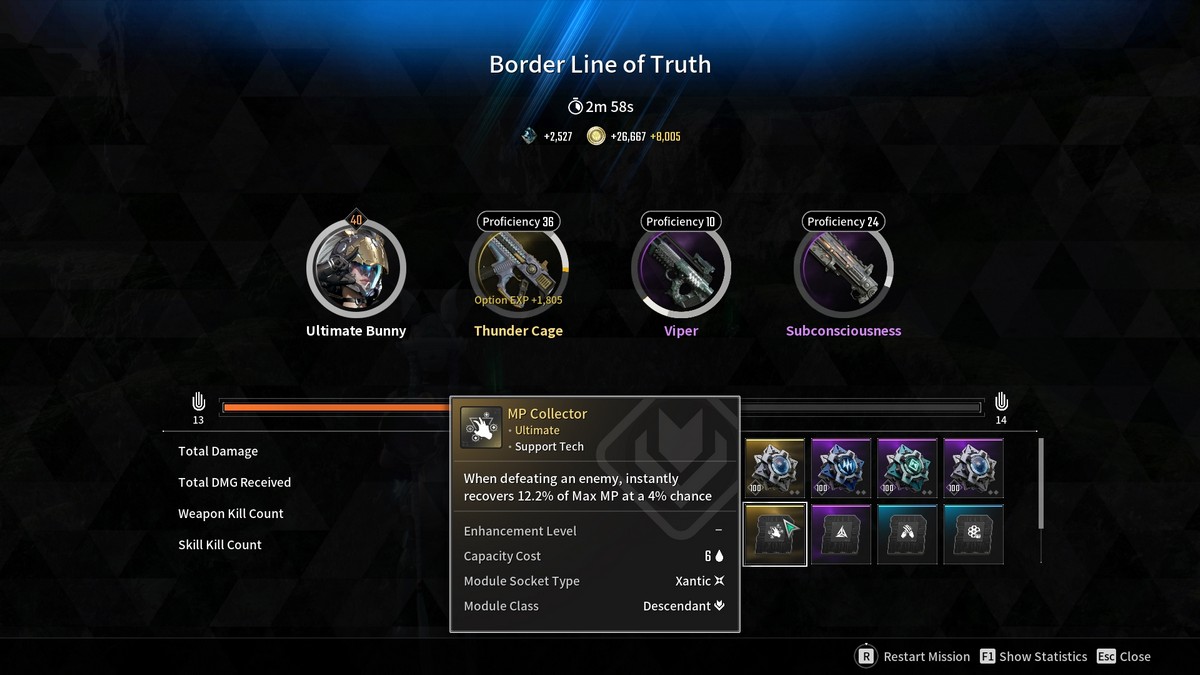This screenshot has height=675, width=1200.
Task: Select the blue lightning reactor reward
Action: (841, 468)
